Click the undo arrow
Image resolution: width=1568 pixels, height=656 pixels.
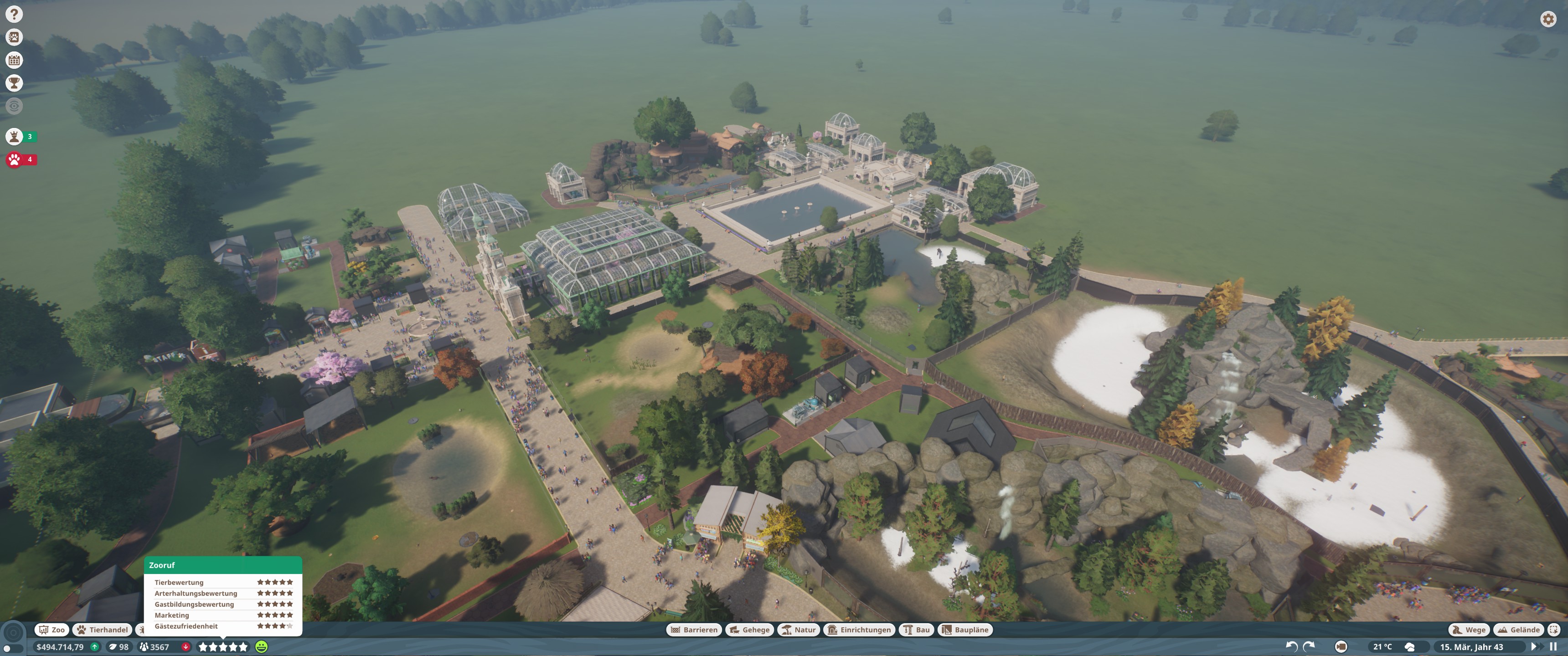[x=1291, y=646]
